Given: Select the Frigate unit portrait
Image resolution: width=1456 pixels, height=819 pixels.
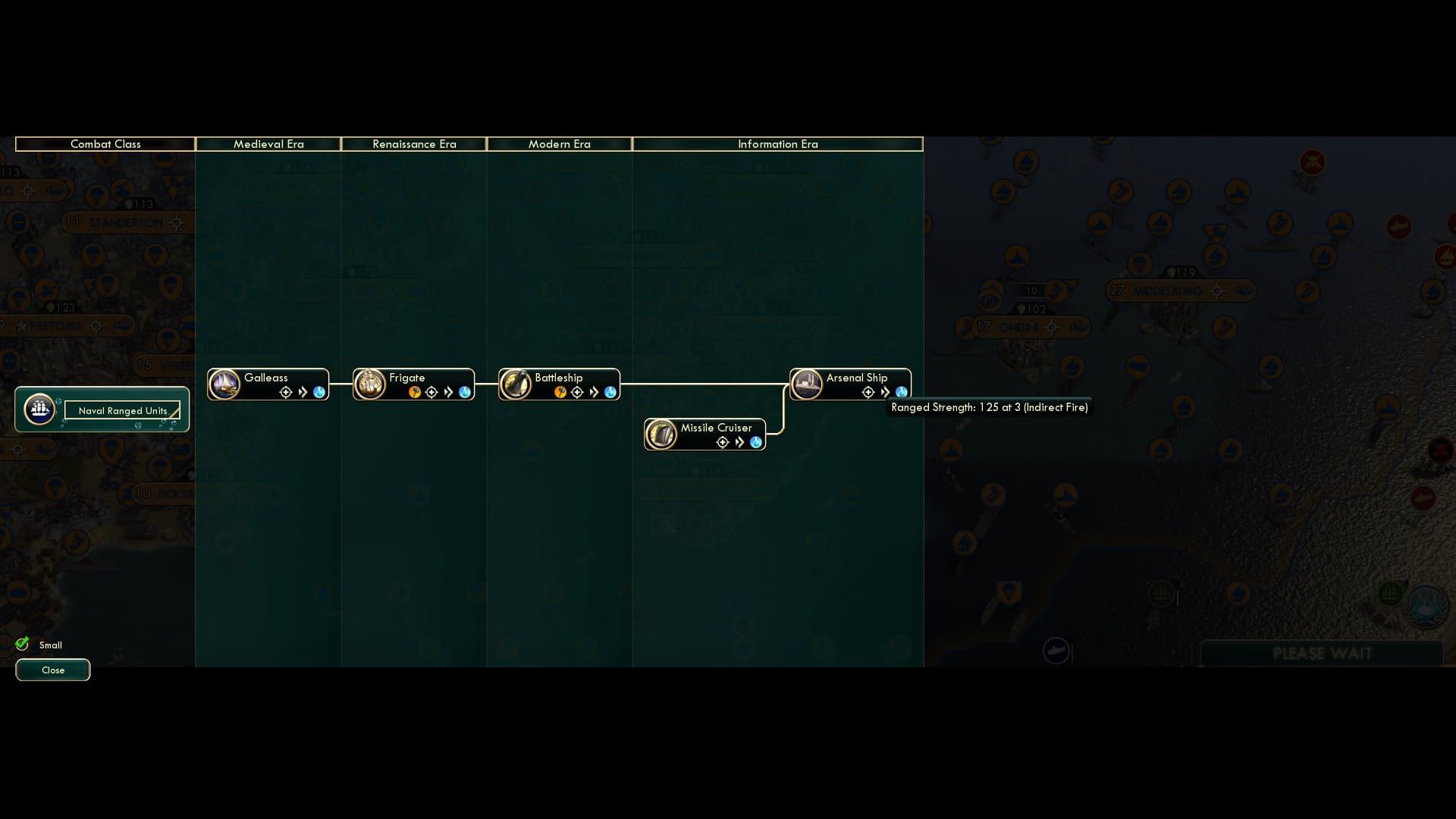Looking at the screenshot, I should pos(370,384).
